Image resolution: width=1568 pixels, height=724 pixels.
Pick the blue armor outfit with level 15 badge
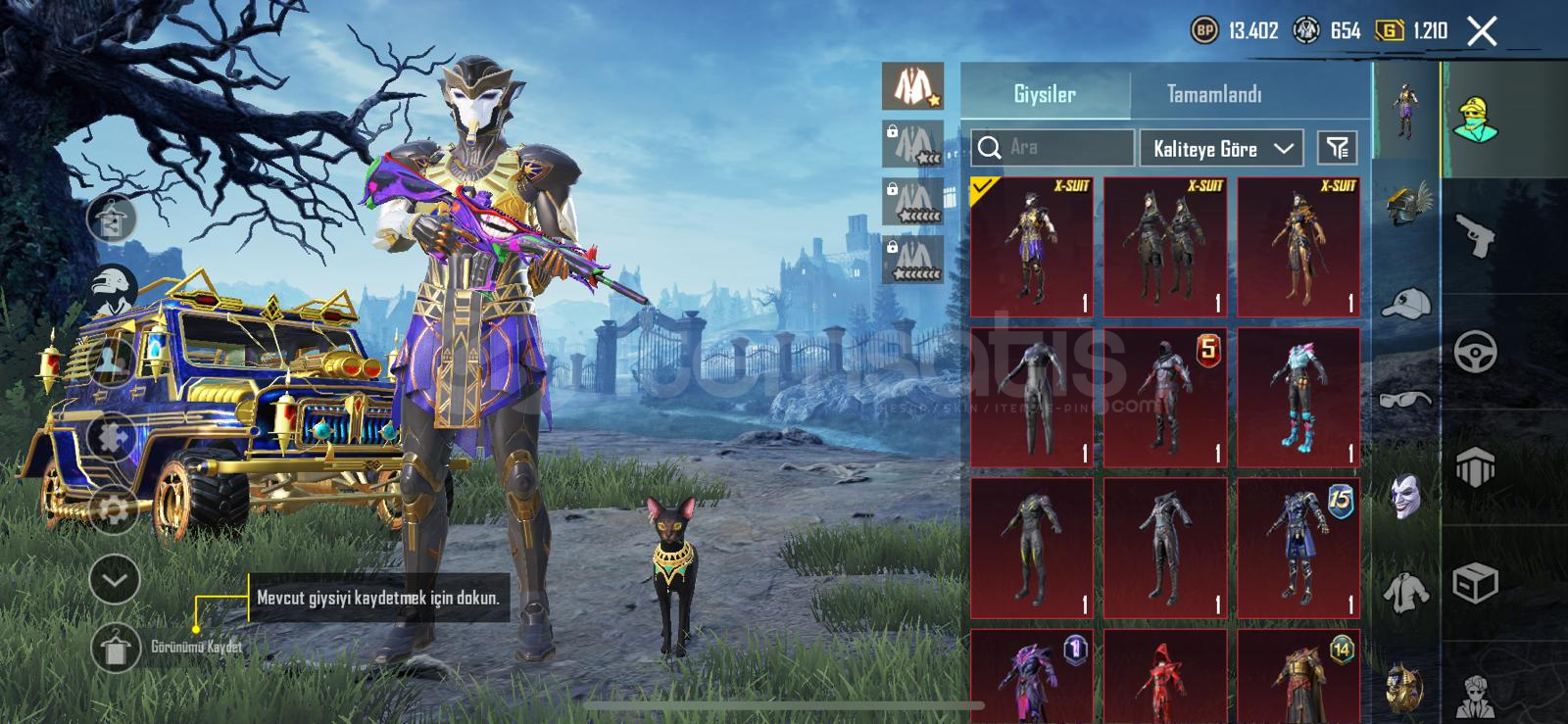pos(1298,548)
